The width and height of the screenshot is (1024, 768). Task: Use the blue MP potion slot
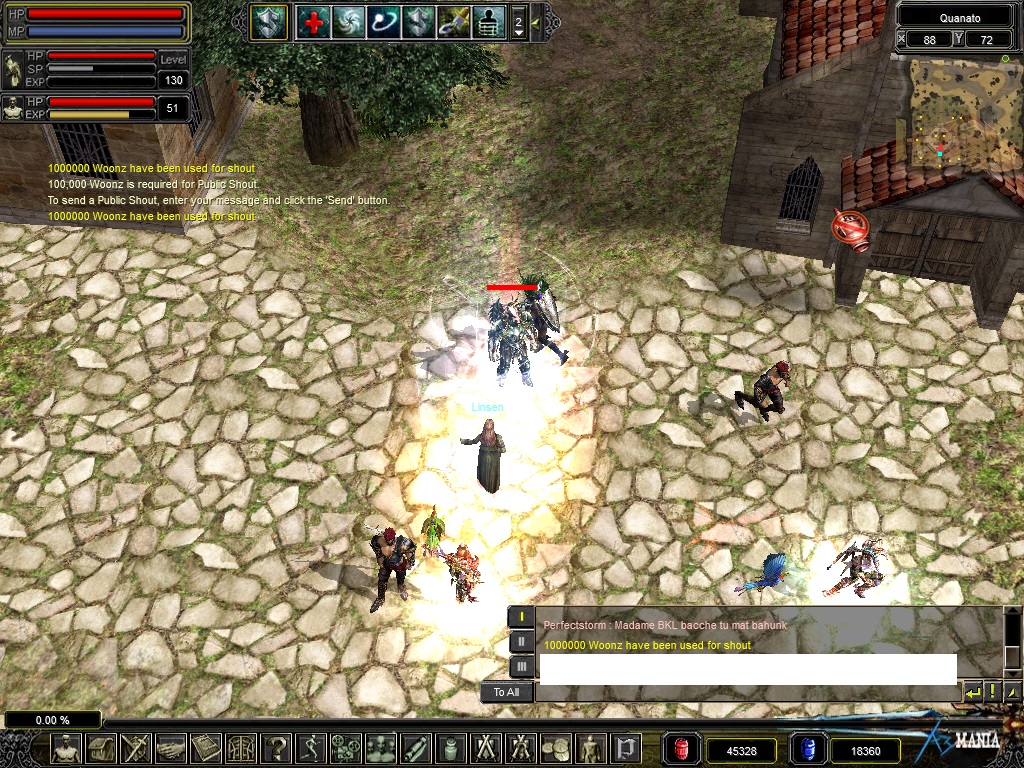click(809, 749)
